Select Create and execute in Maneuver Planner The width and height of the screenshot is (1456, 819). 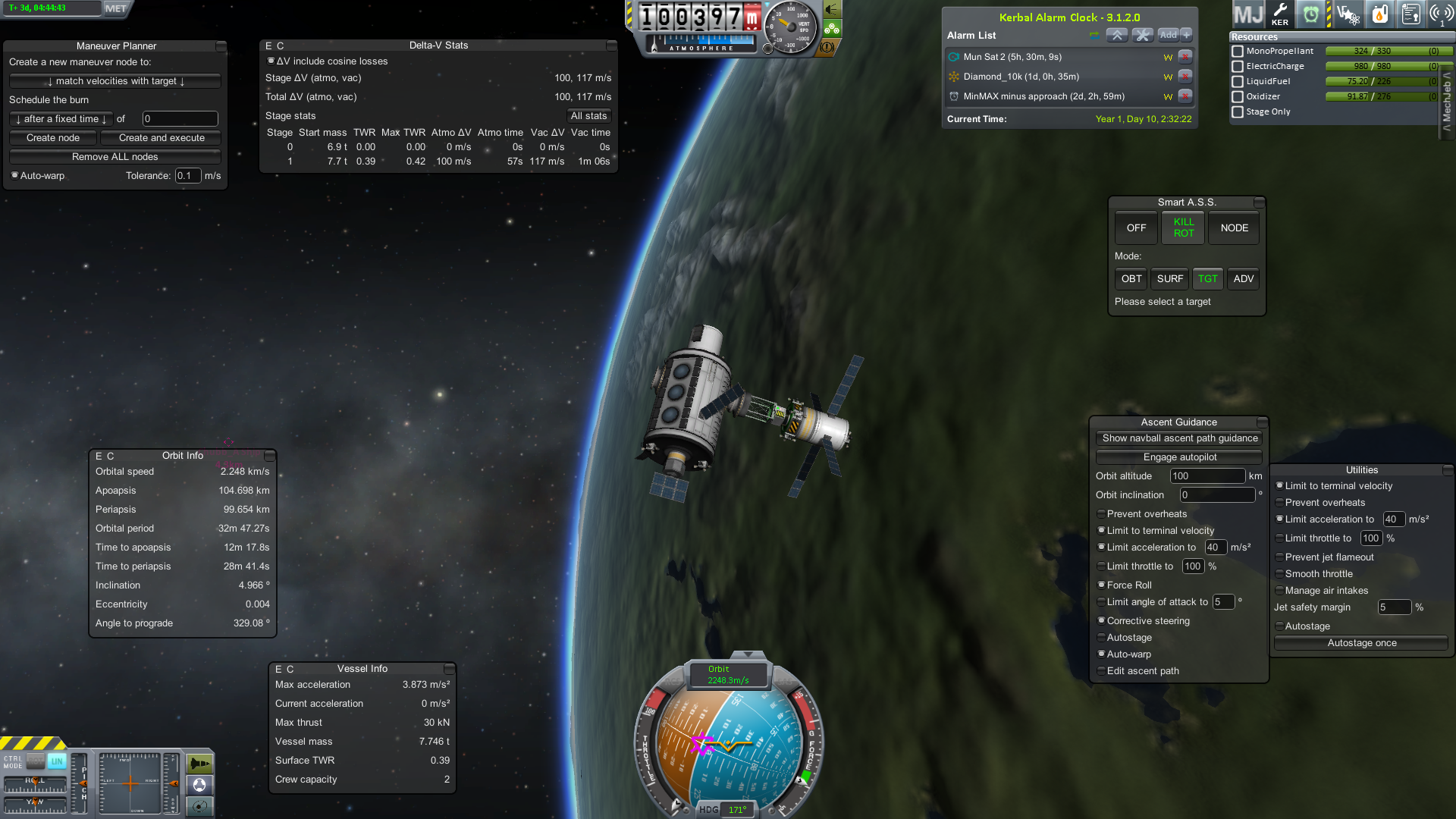pyautogui.click(x=162, y=138)
